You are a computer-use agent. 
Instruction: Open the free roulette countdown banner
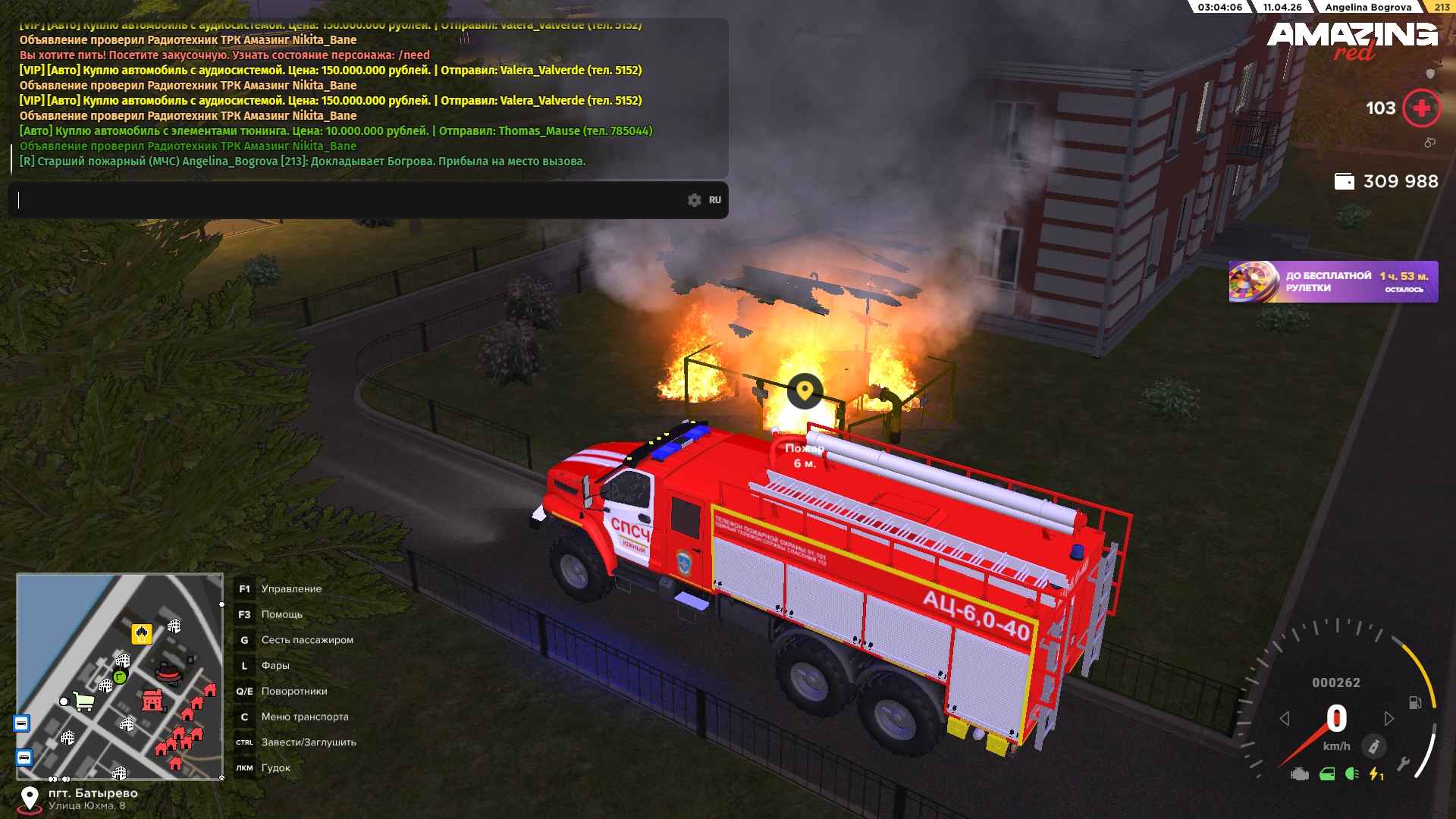(1332, 282)
